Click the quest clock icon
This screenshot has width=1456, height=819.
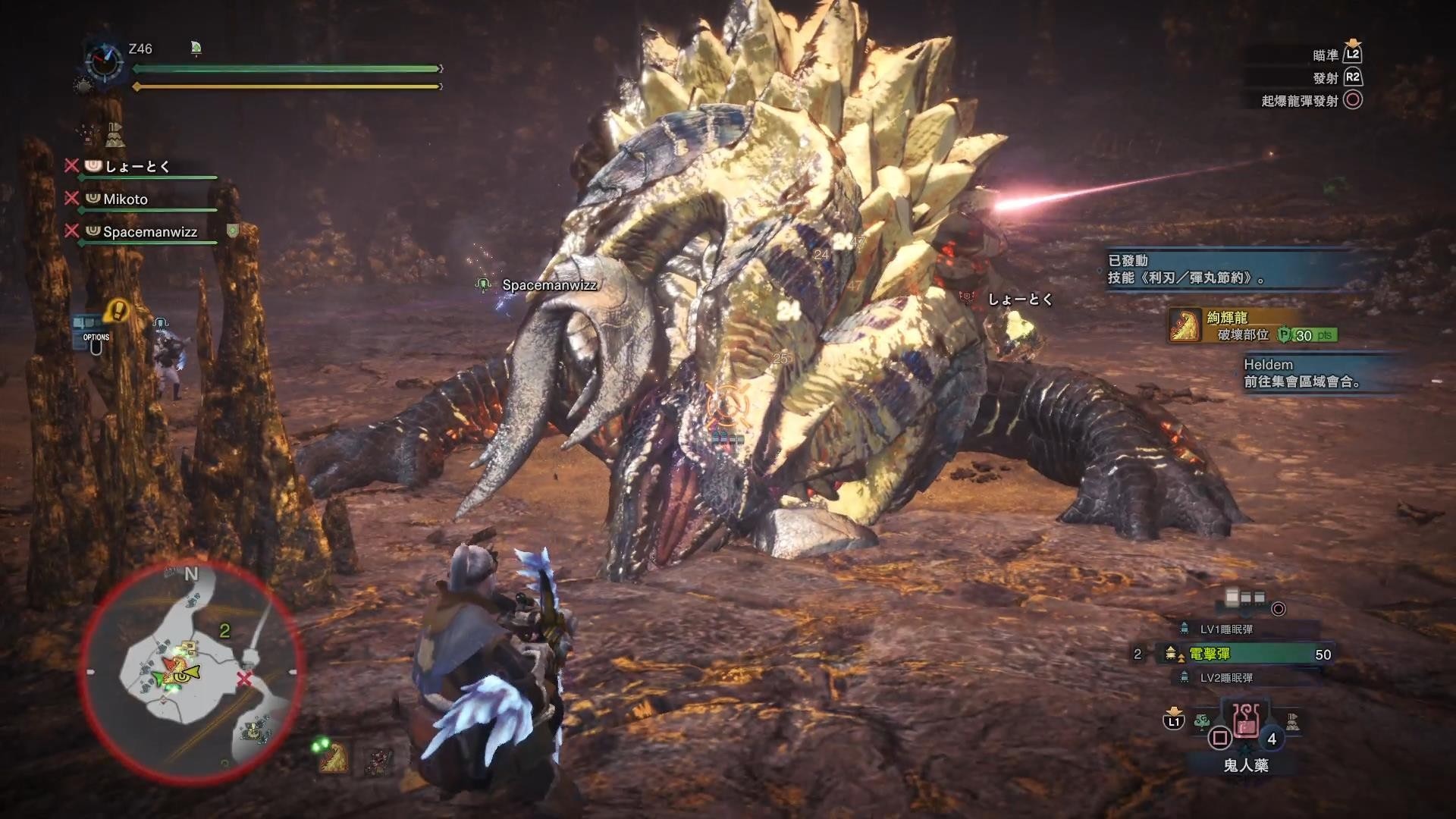tap(102, 60)
